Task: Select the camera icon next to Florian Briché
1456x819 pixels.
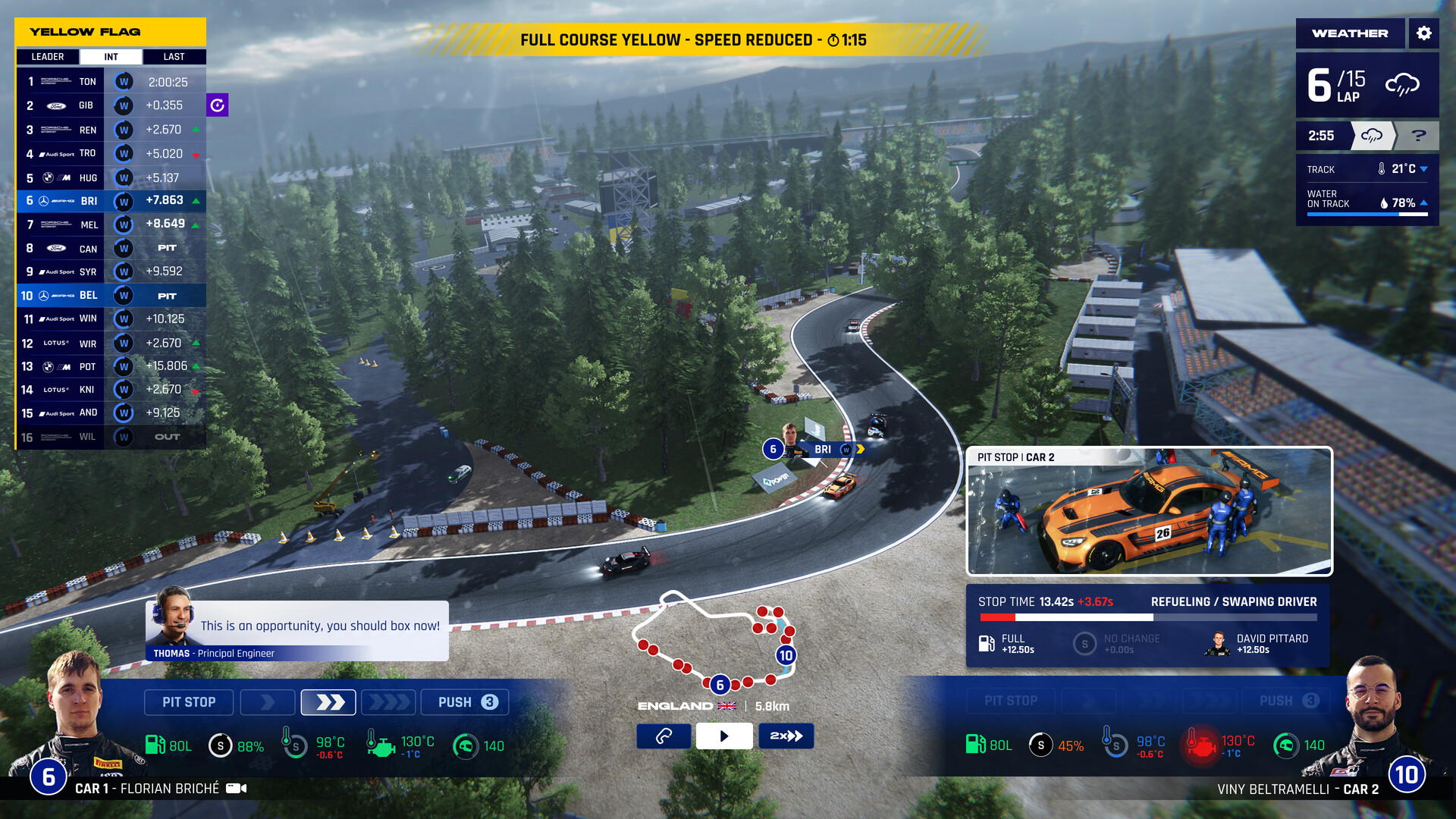Action: point(235,789)
